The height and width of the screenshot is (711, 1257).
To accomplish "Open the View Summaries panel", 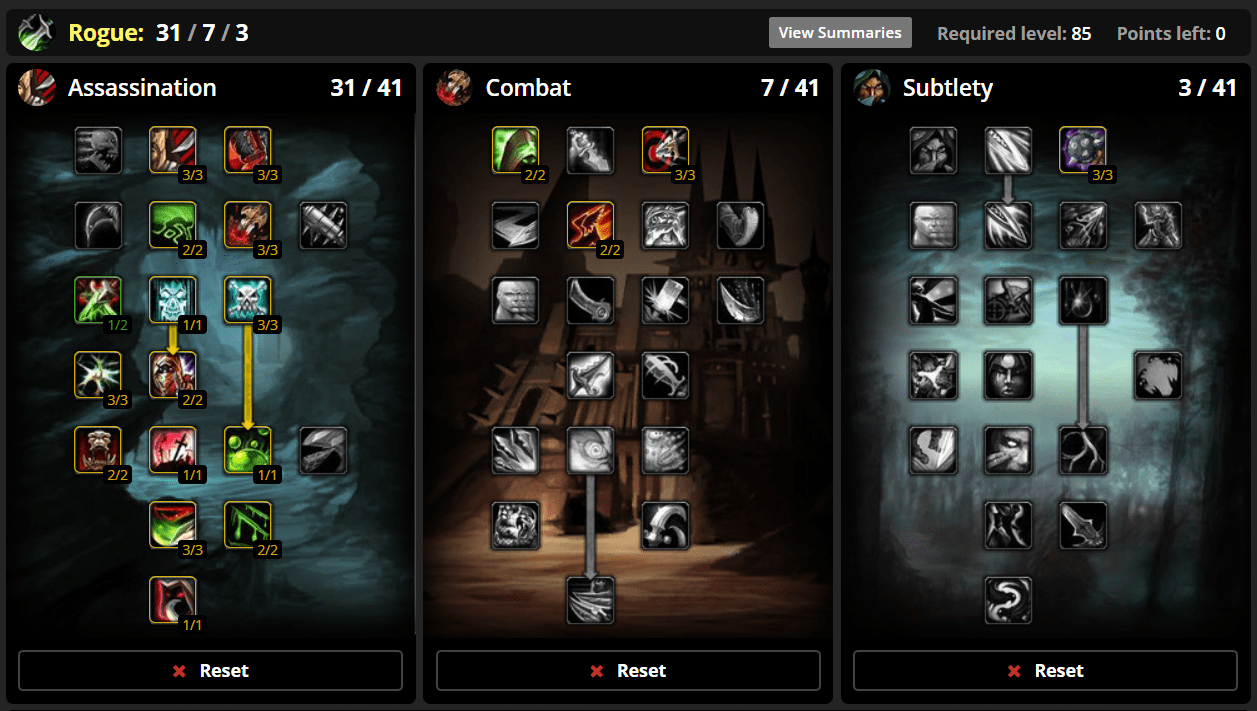I will (x=840, y=32).
